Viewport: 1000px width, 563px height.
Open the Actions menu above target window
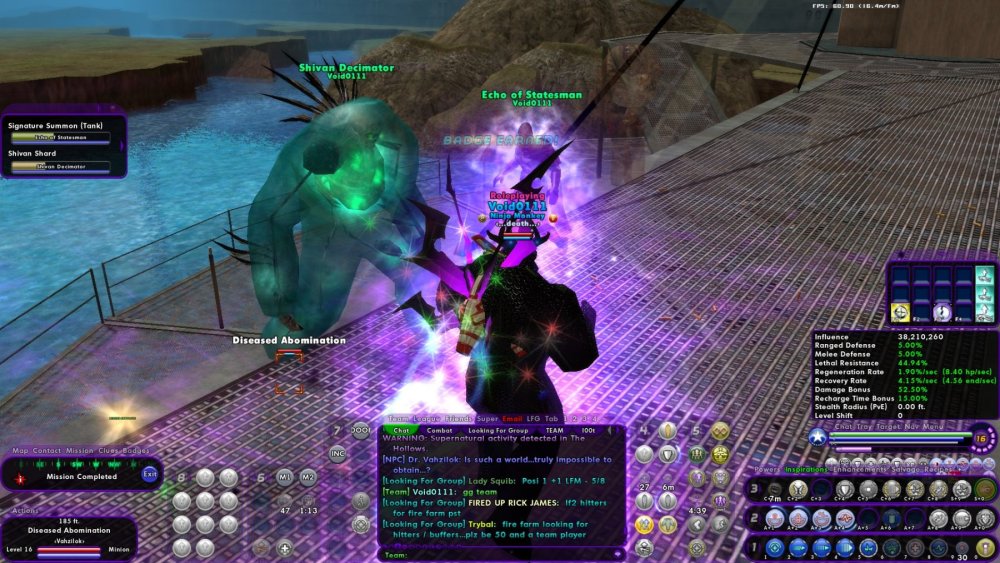[26, 510]
